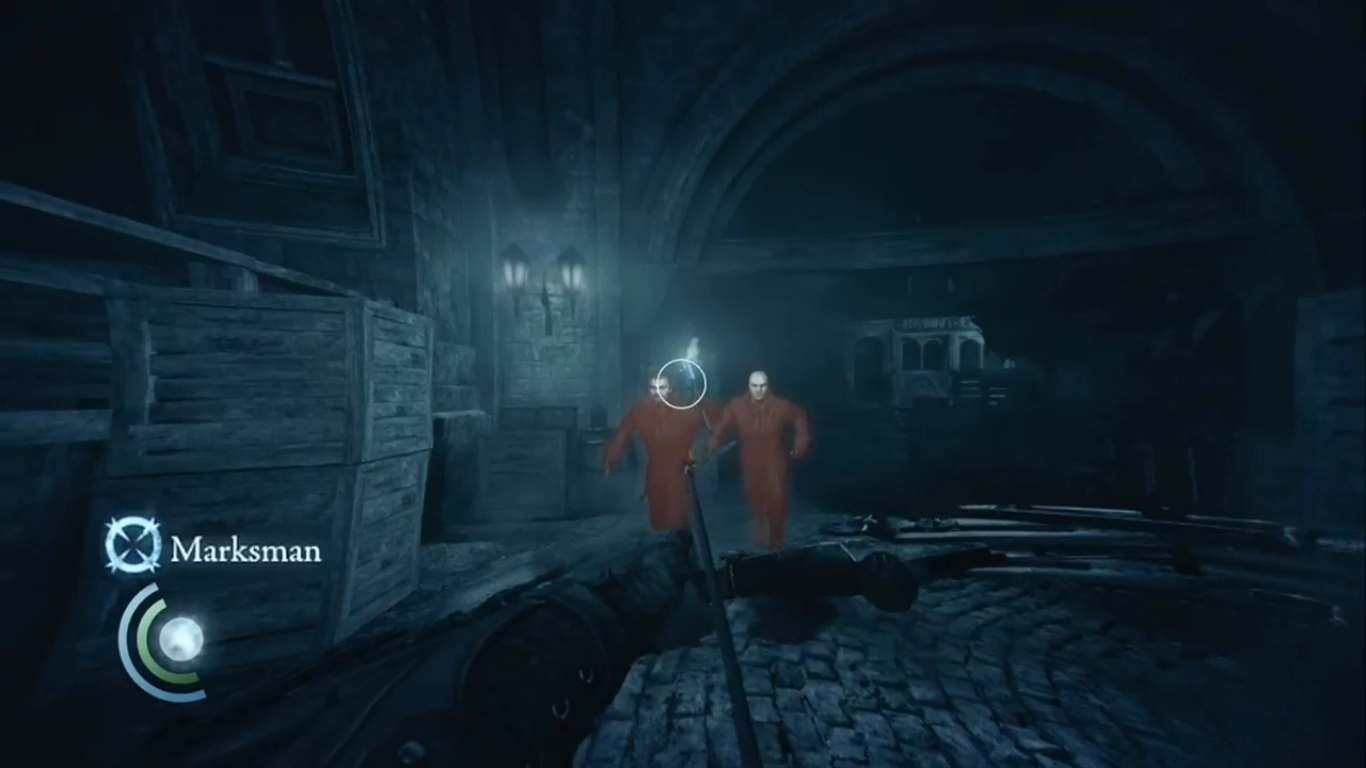
Task: Click the glowing focus orb indicator
Action: tap(185, 637)
